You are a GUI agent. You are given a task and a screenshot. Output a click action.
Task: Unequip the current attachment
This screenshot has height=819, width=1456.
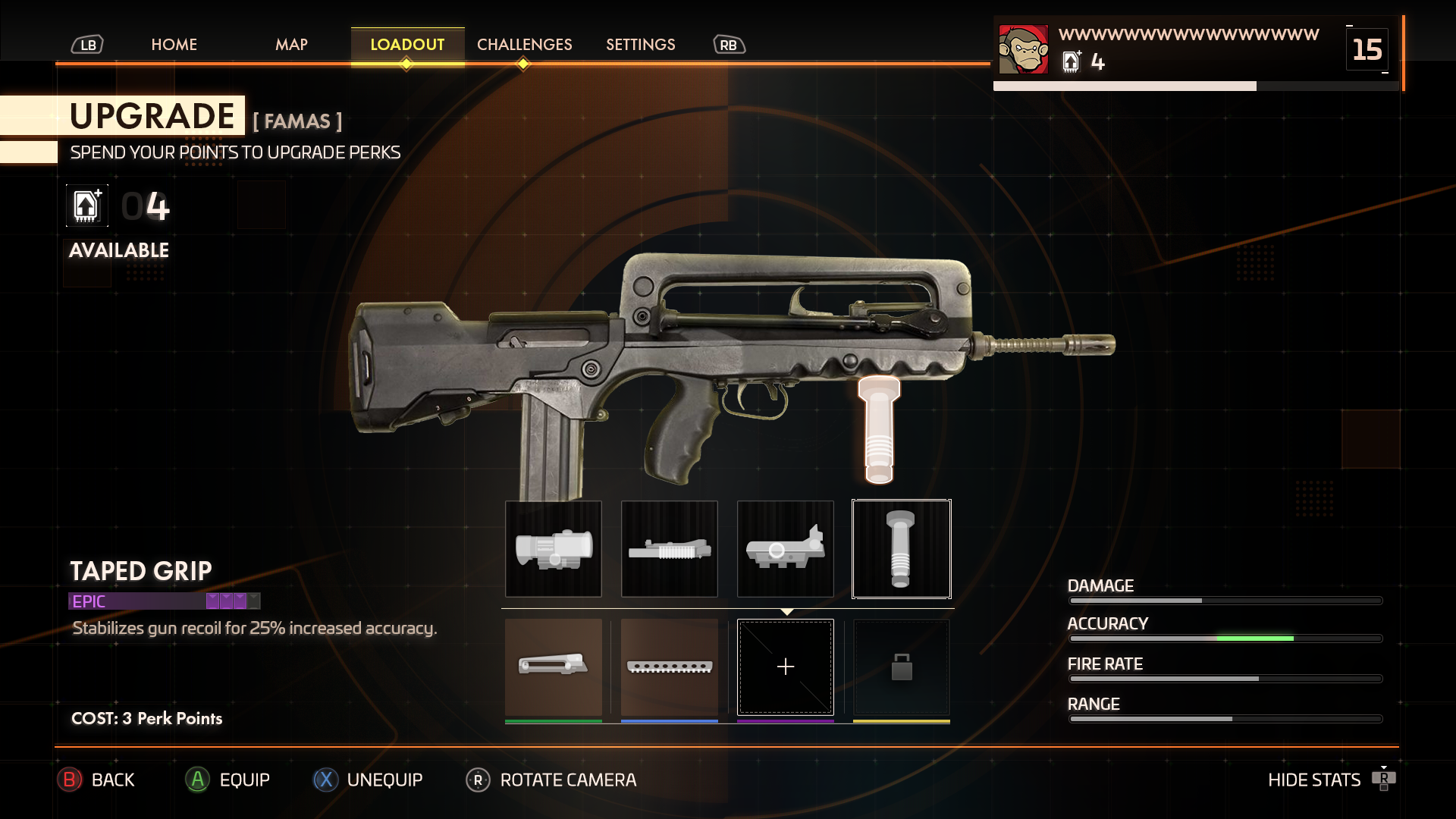[x=369, y=780]
